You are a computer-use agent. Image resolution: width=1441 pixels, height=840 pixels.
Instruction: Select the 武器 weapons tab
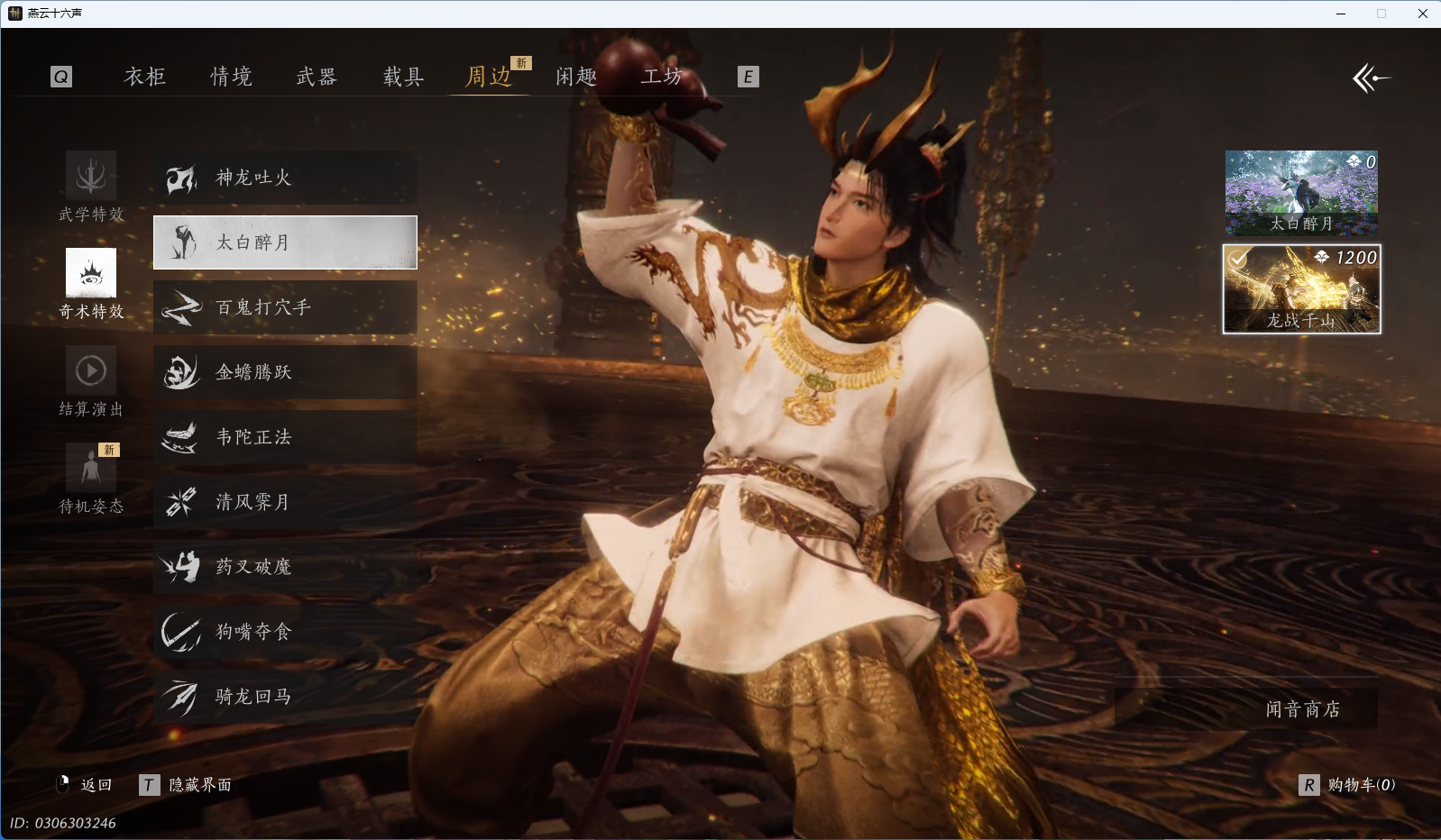click(317, 77)
